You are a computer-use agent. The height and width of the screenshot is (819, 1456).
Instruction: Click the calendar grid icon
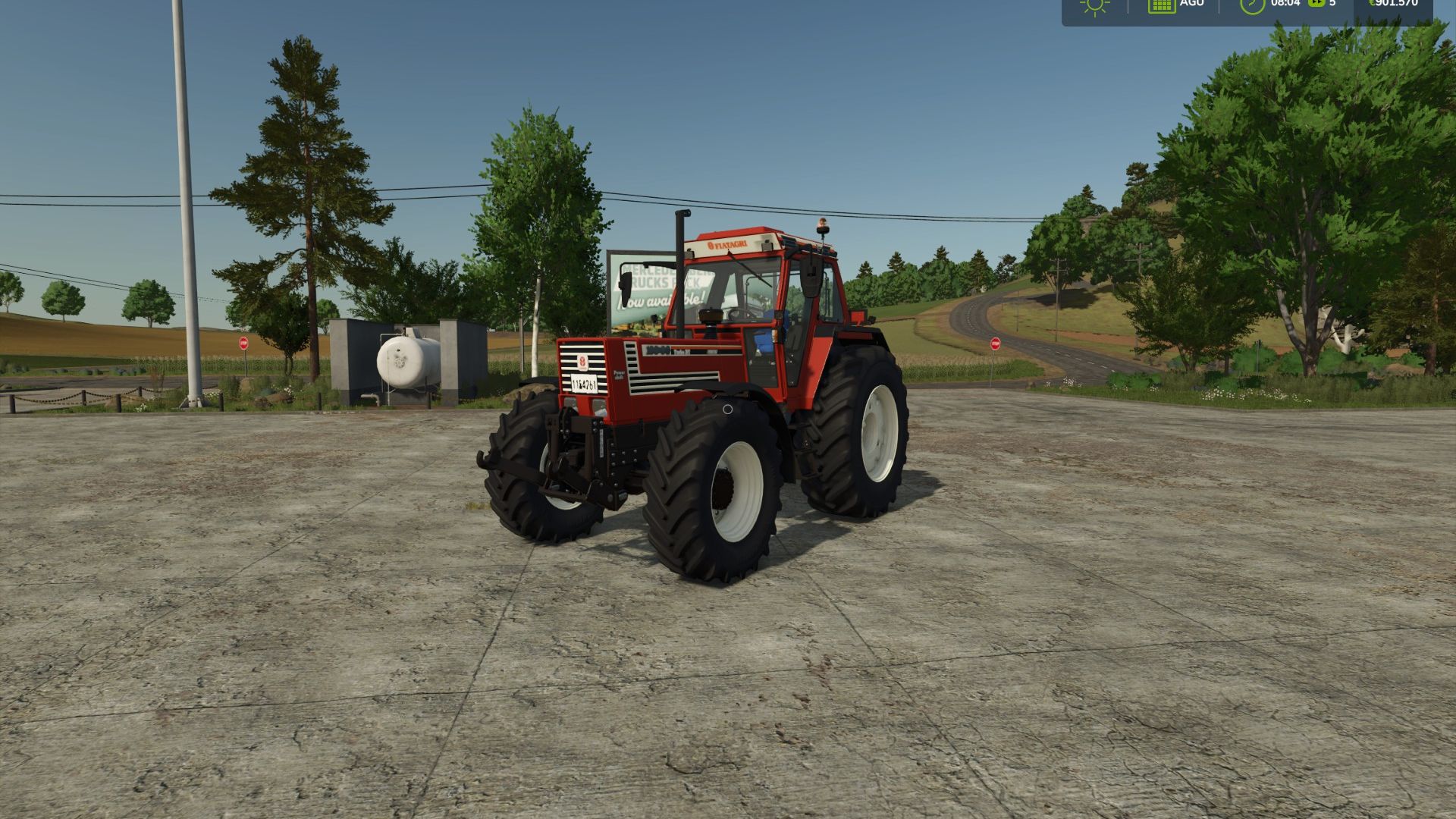(x=1161, y=6)
